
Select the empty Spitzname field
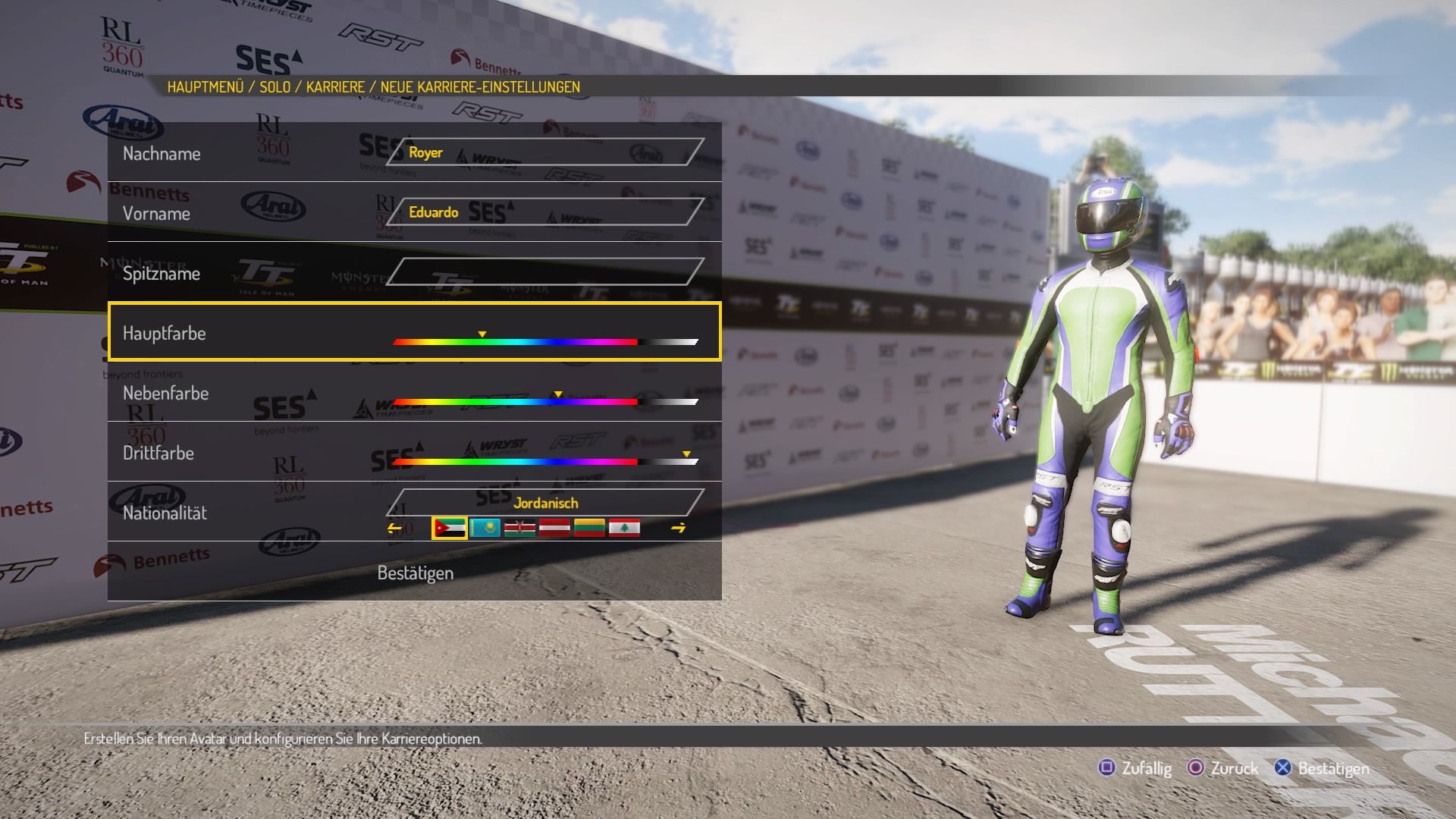tap(544, 272)
